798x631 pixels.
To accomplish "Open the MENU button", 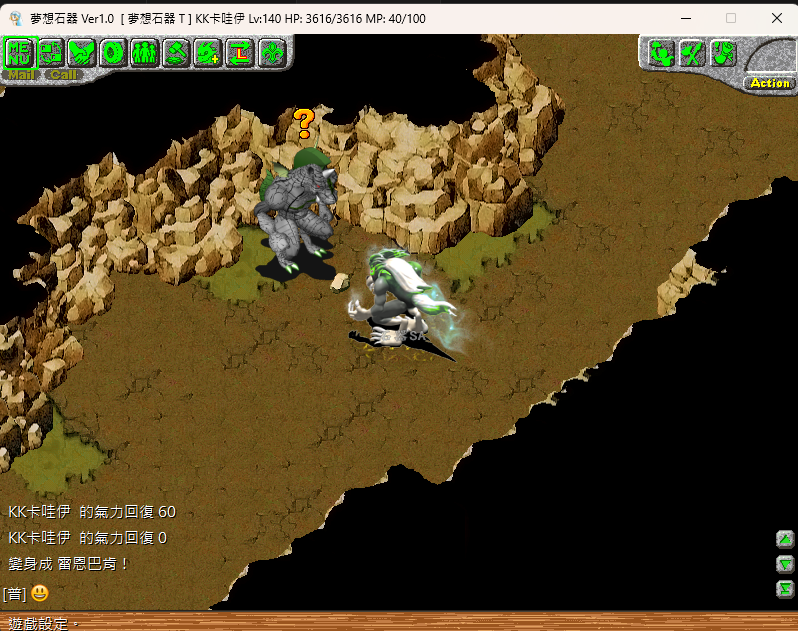I will [x=19, y=52].
